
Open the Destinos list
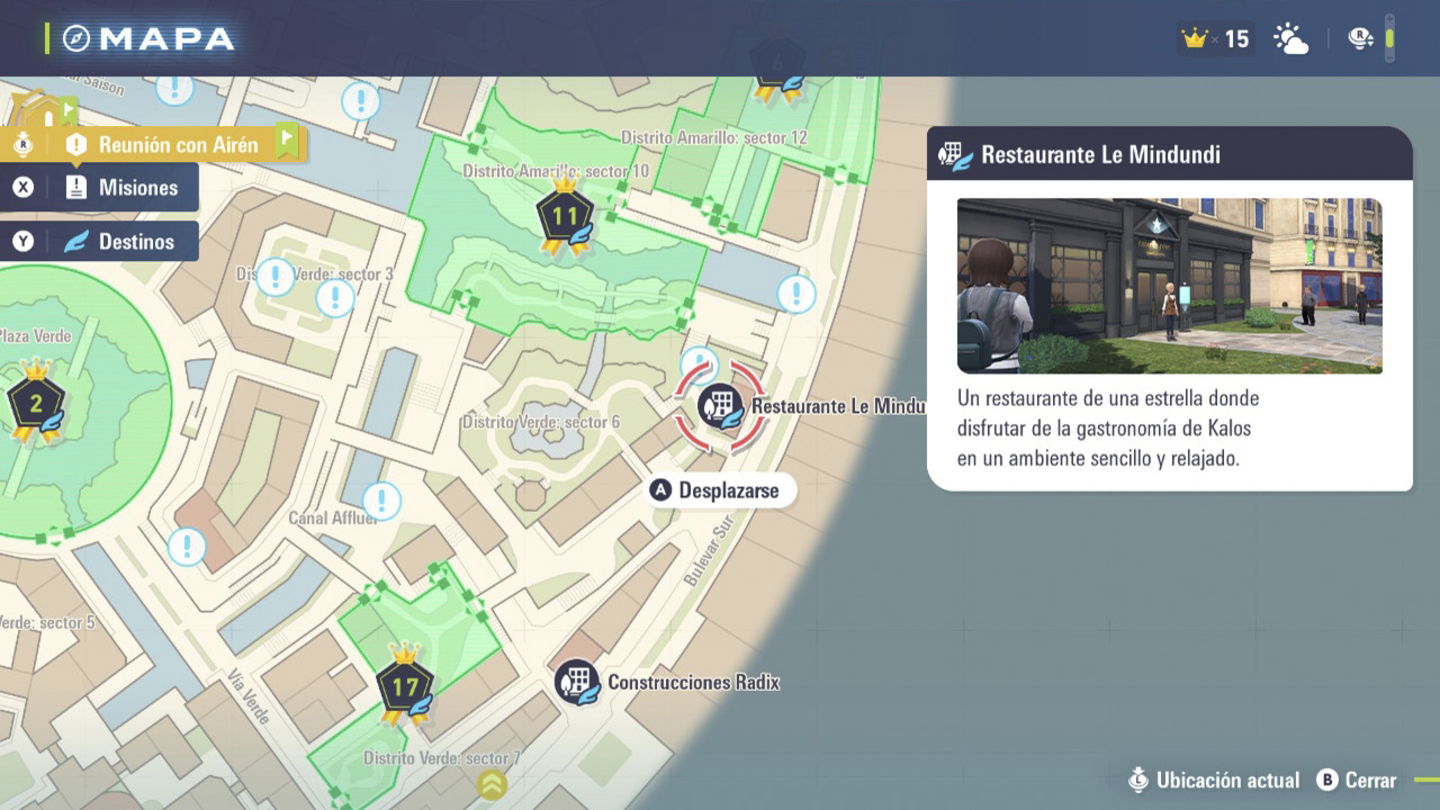click(x=100, y=241)
